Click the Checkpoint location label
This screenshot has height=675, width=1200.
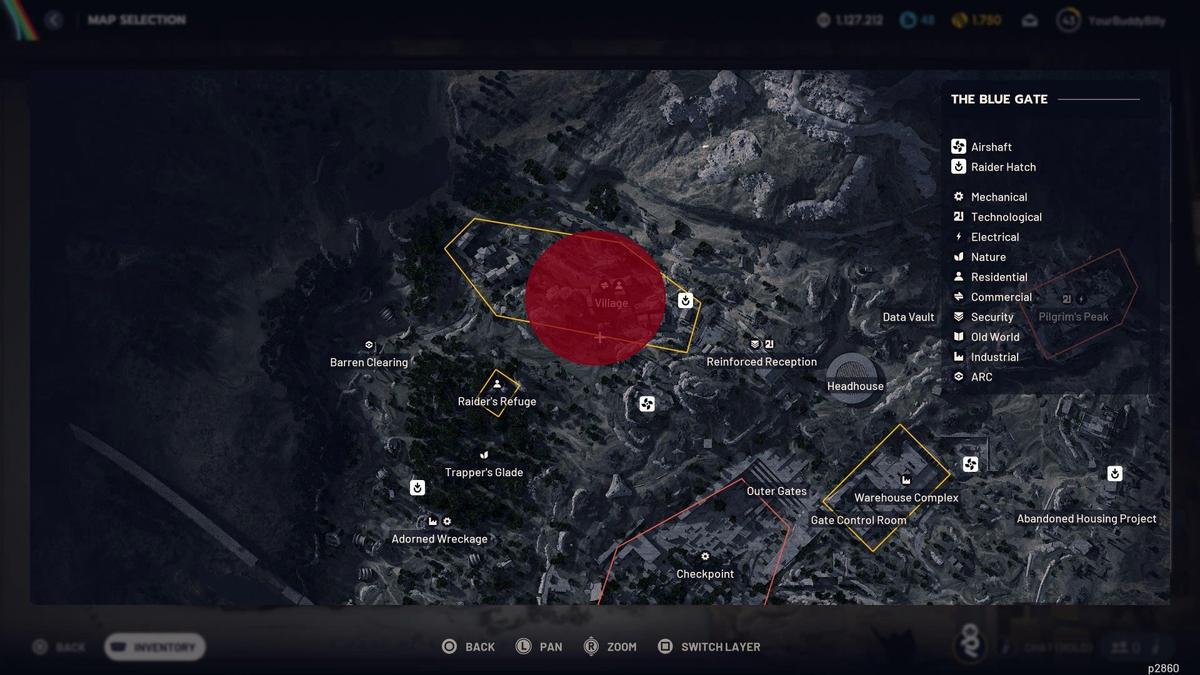[705, 574]
